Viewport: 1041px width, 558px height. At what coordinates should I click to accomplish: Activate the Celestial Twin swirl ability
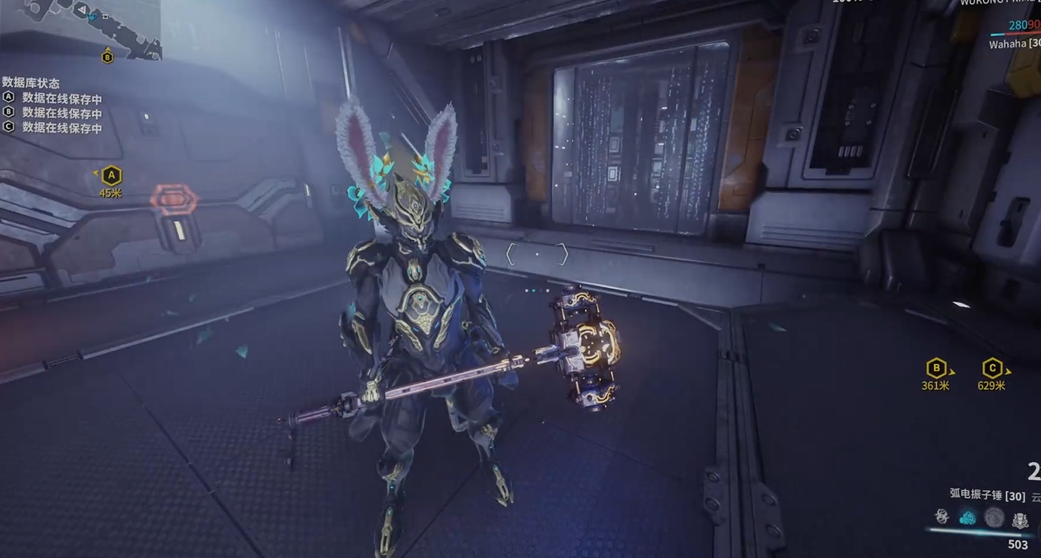click(942, 517)
